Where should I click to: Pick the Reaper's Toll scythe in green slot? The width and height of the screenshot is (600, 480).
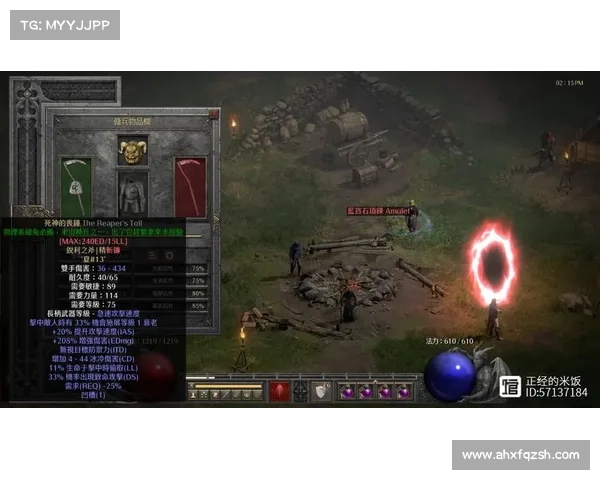76,188
